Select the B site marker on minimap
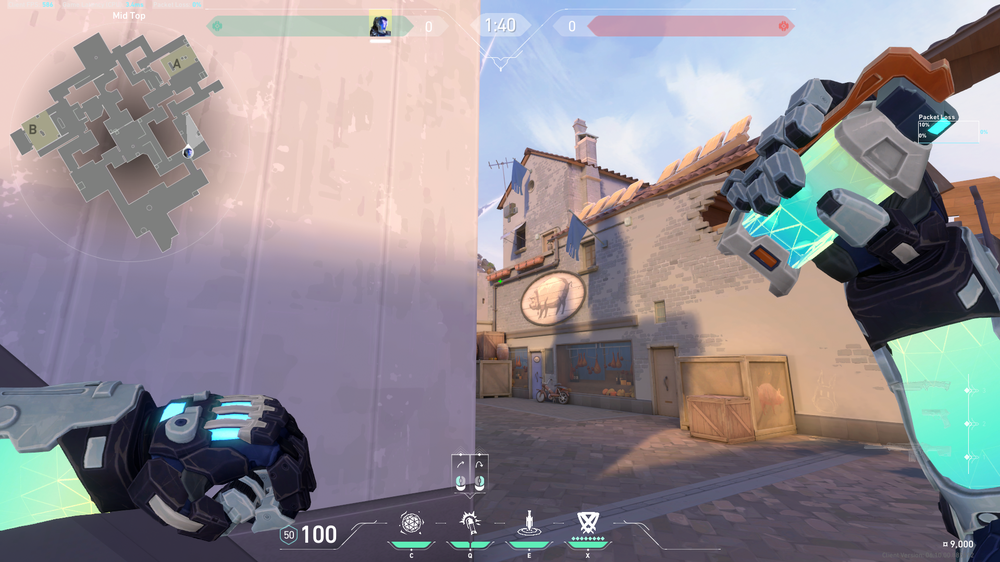The height and width of the screenshot is (562, 1000). click(x=34, y=129)
